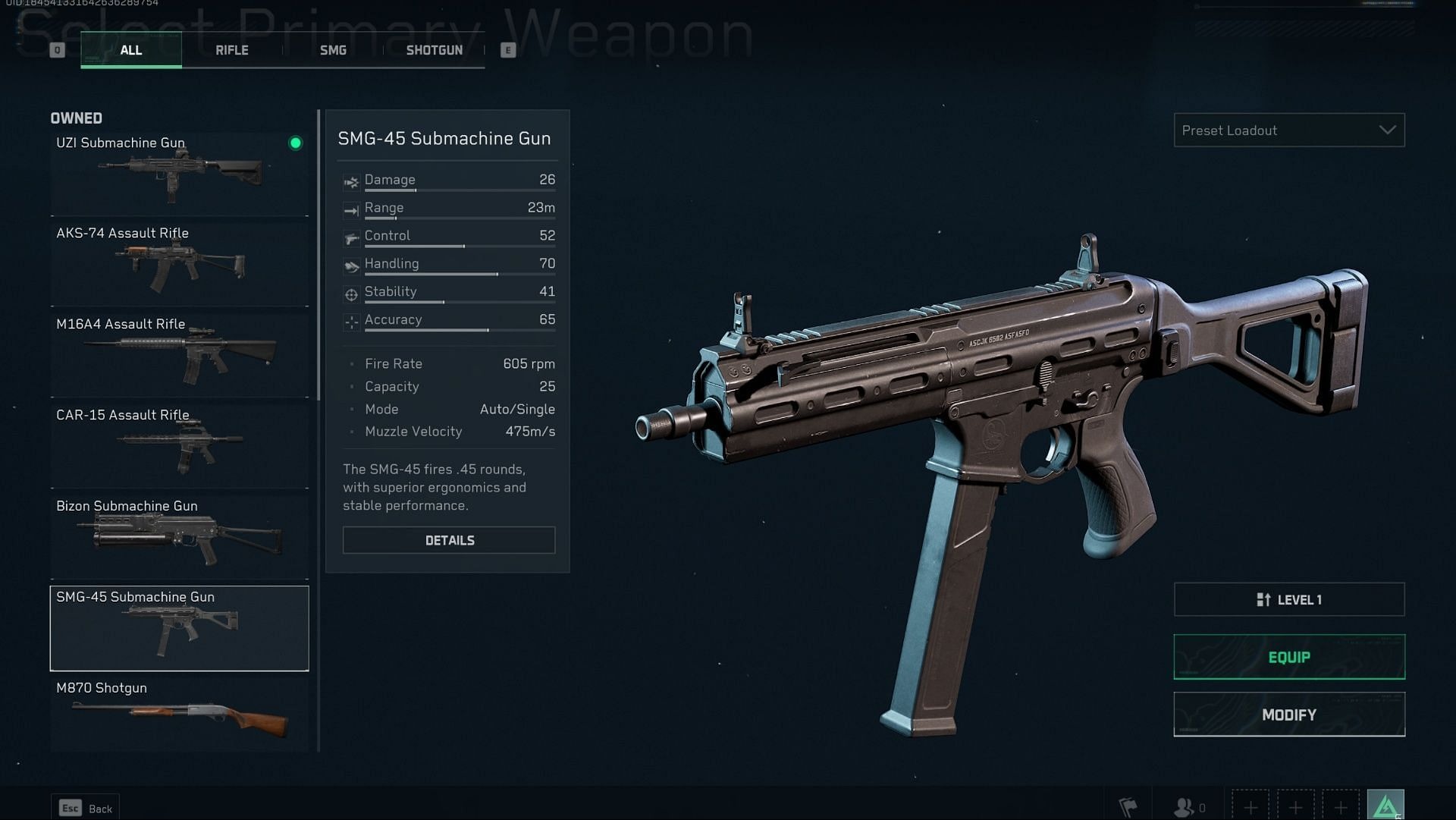The width and height of the screenshot is (1456, 820).
Task: Click the Range arrow icon
Action: tap(350, 210)
